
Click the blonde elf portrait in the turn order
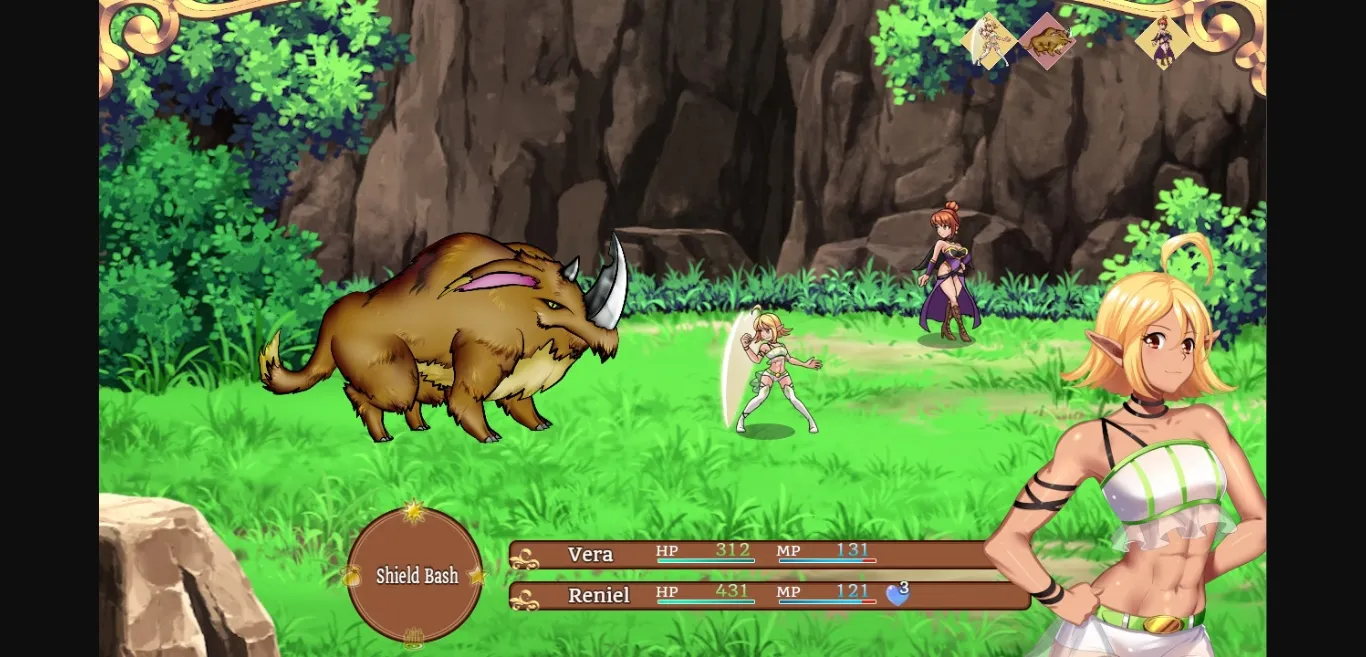coord(990,42)
